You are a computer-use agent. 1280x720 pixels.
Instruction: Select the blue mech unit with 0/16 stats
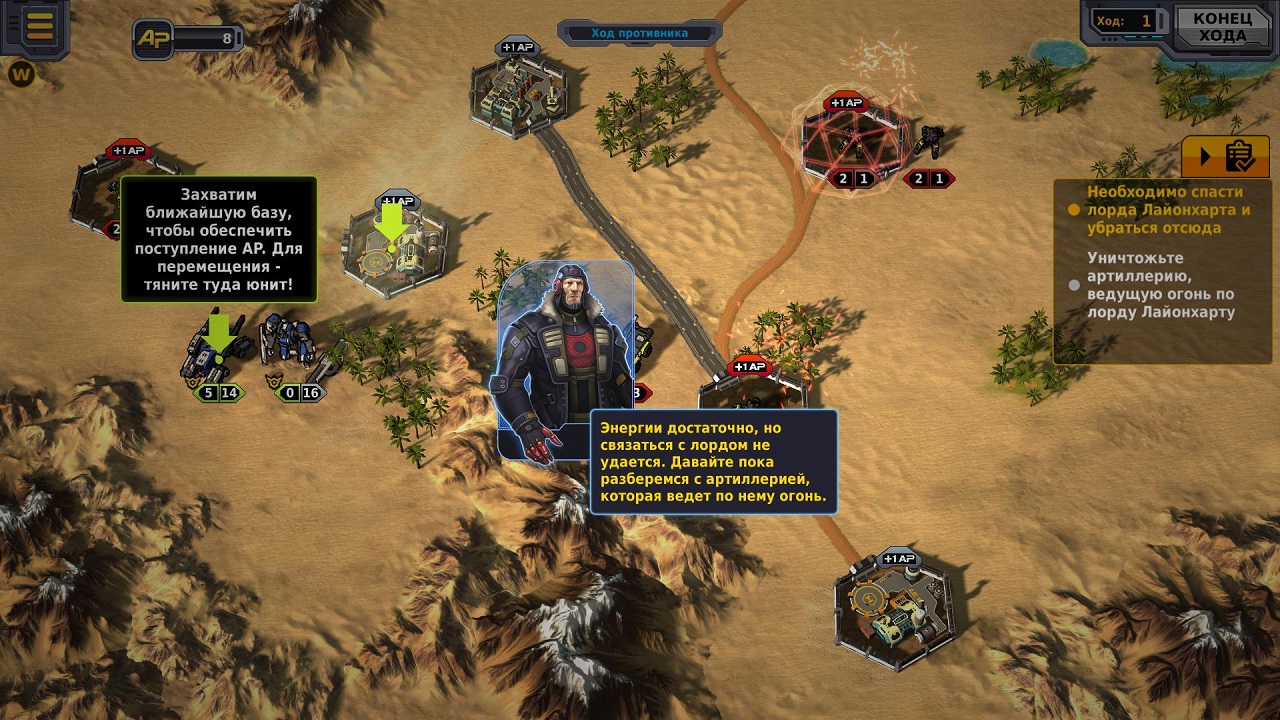point(289,345)
